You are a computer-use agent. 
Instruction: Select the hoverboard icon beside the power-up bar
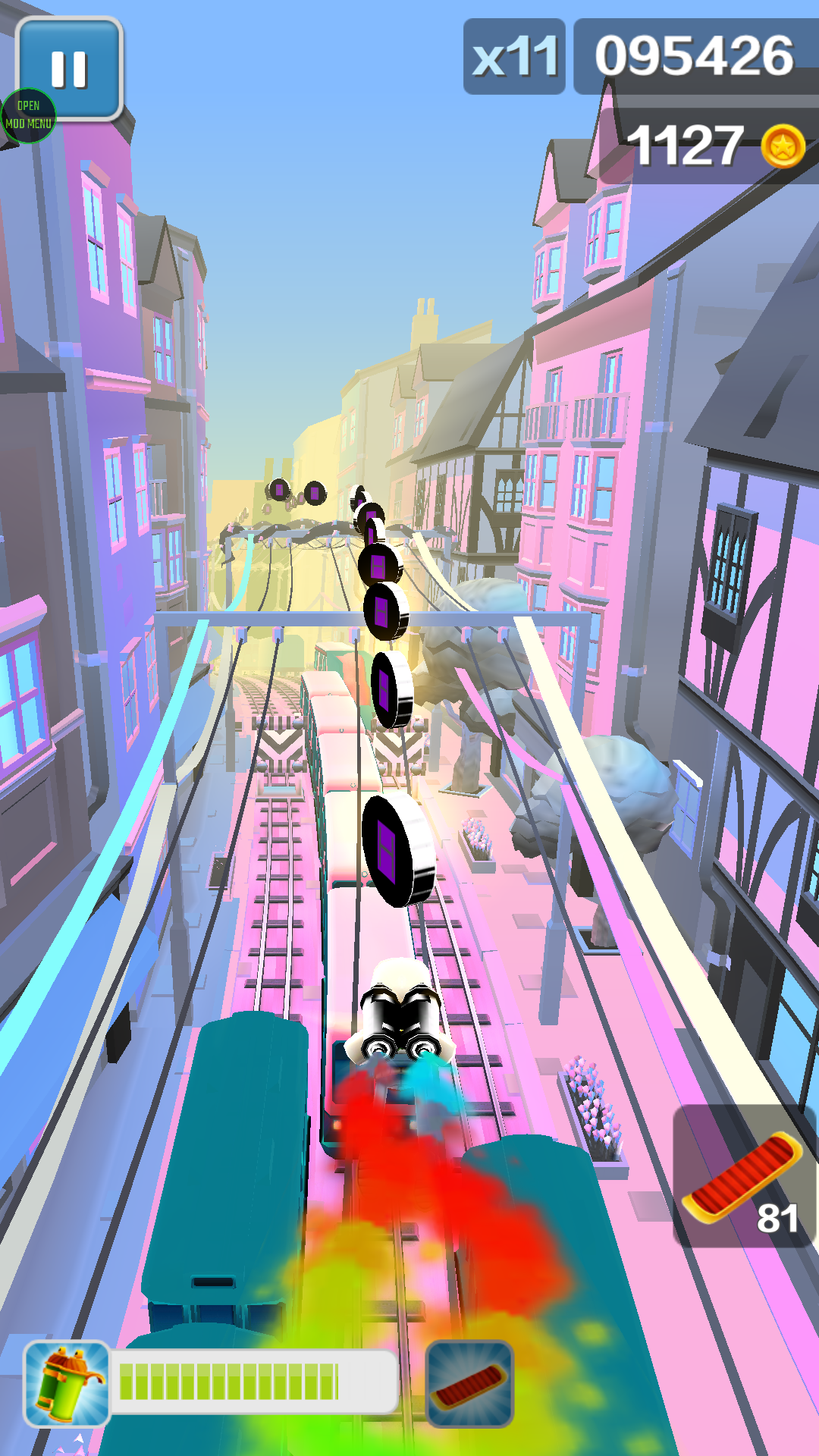(x=469, y=1384)
